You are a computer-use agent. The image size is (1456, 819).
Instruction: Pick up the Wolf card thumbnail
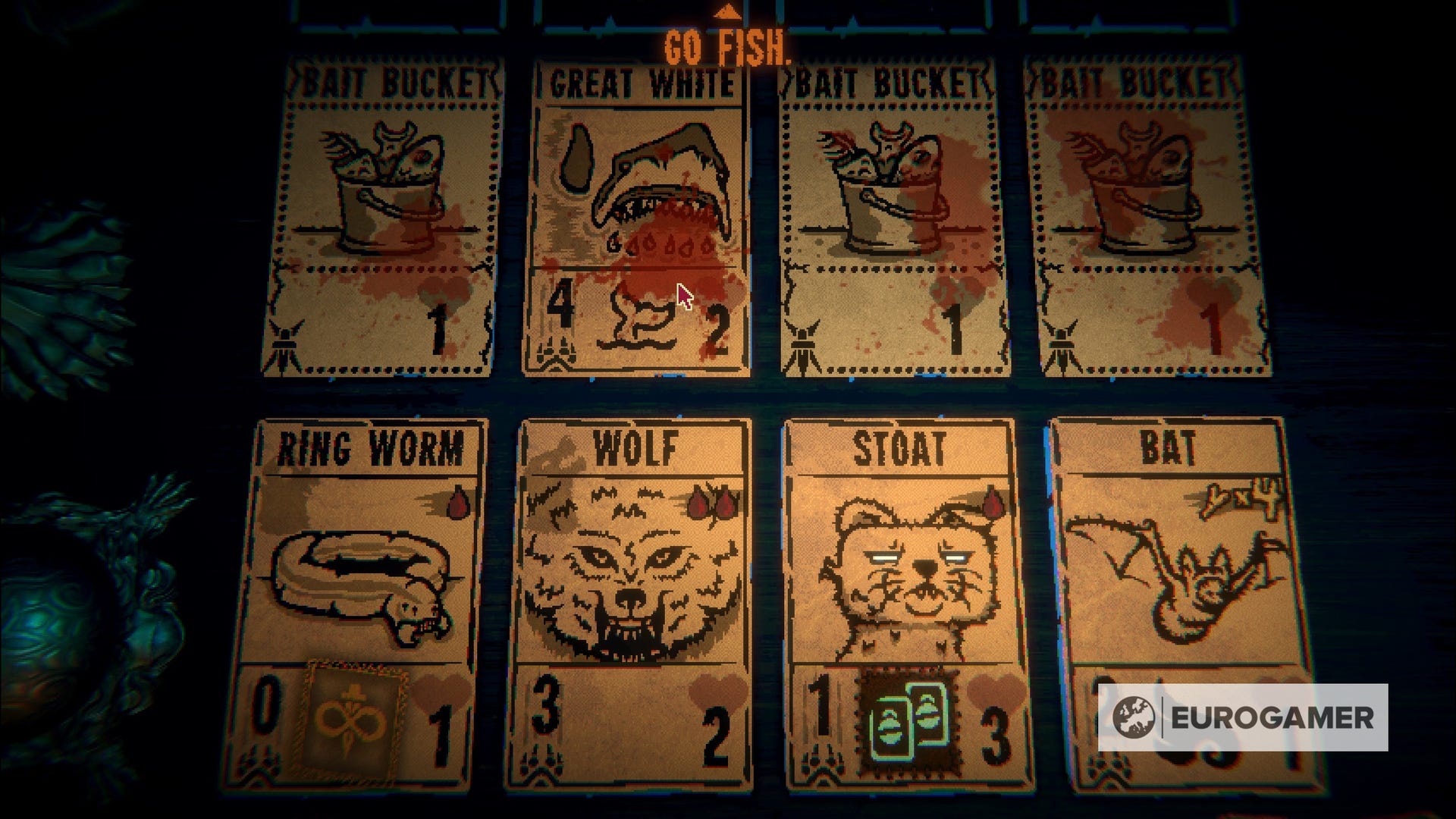click(629, 599)
